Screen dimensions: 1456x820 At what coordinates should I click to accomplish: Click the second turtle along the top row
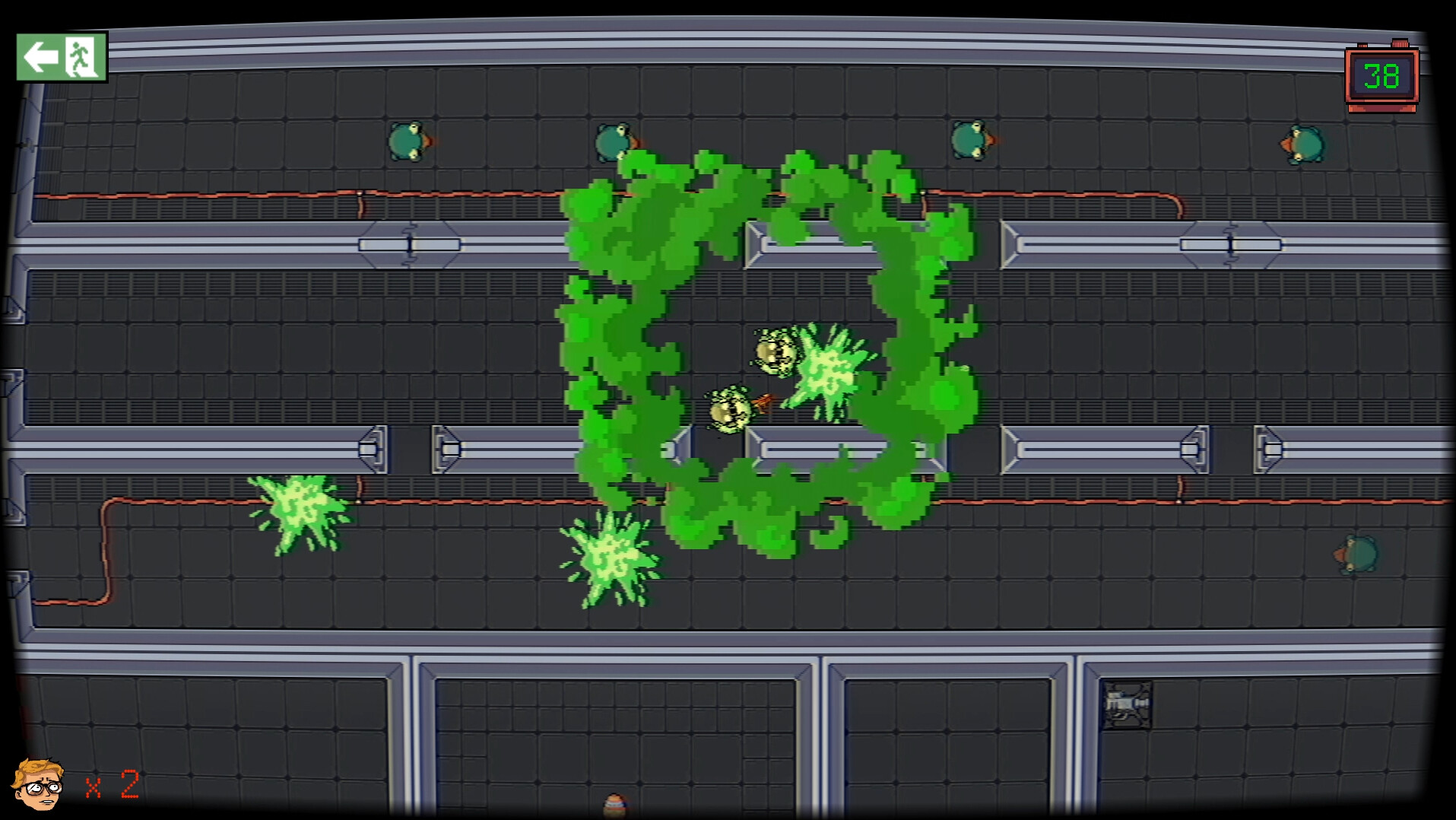pos(613,143)
